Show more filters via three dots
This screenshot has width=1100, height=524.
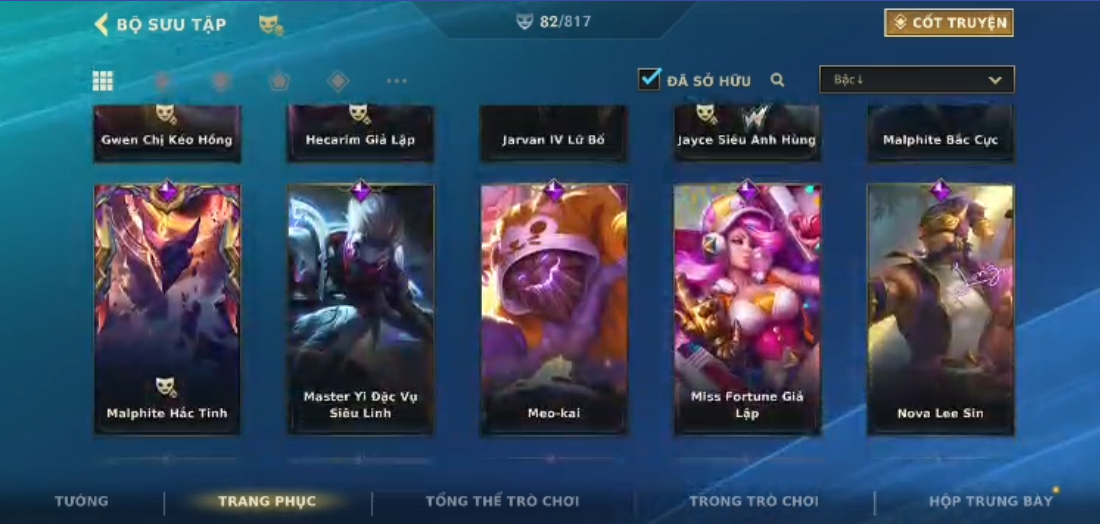coord(397,81)
